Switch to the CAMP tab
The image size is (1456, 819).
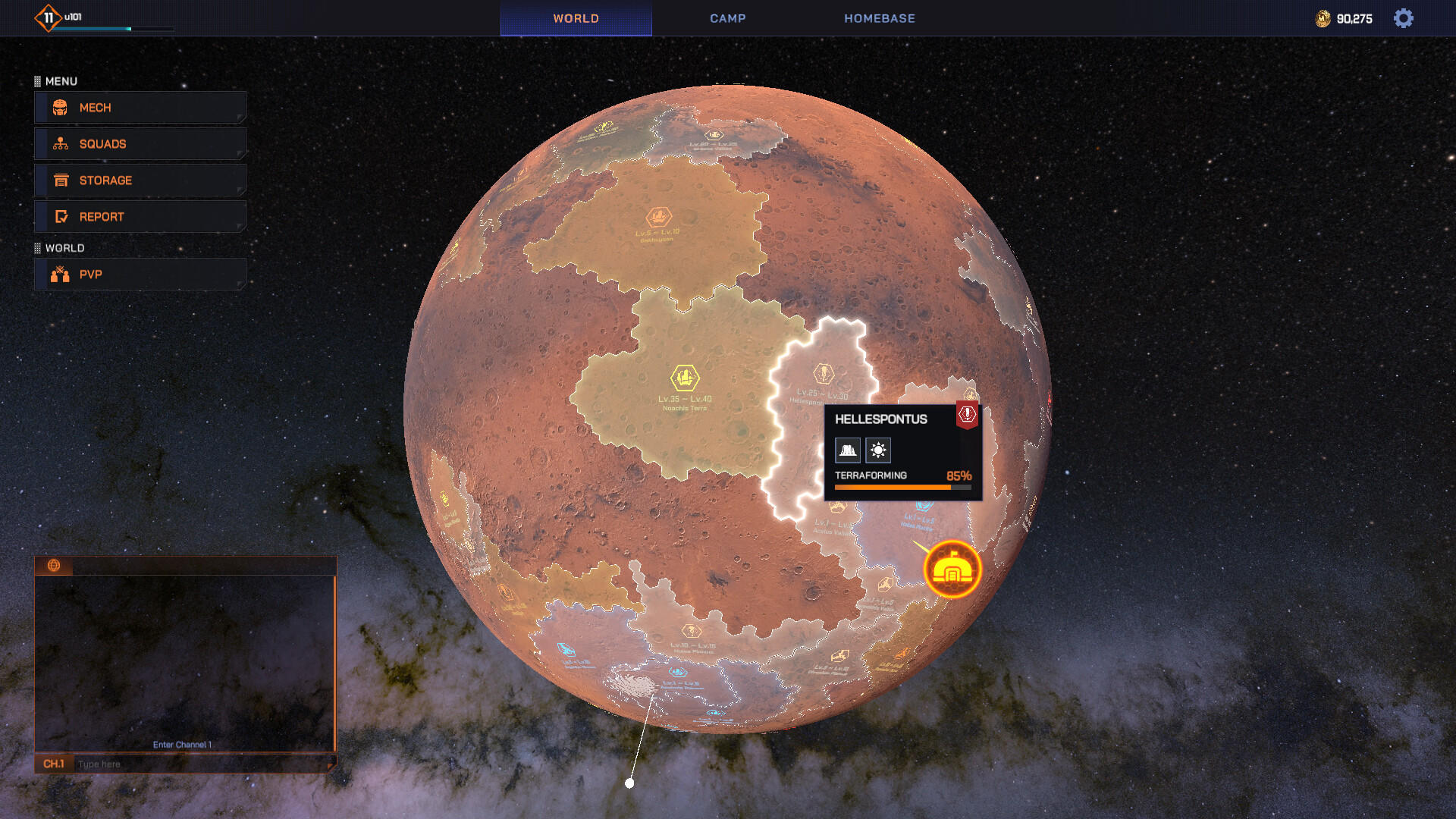(x=727, y=18)
